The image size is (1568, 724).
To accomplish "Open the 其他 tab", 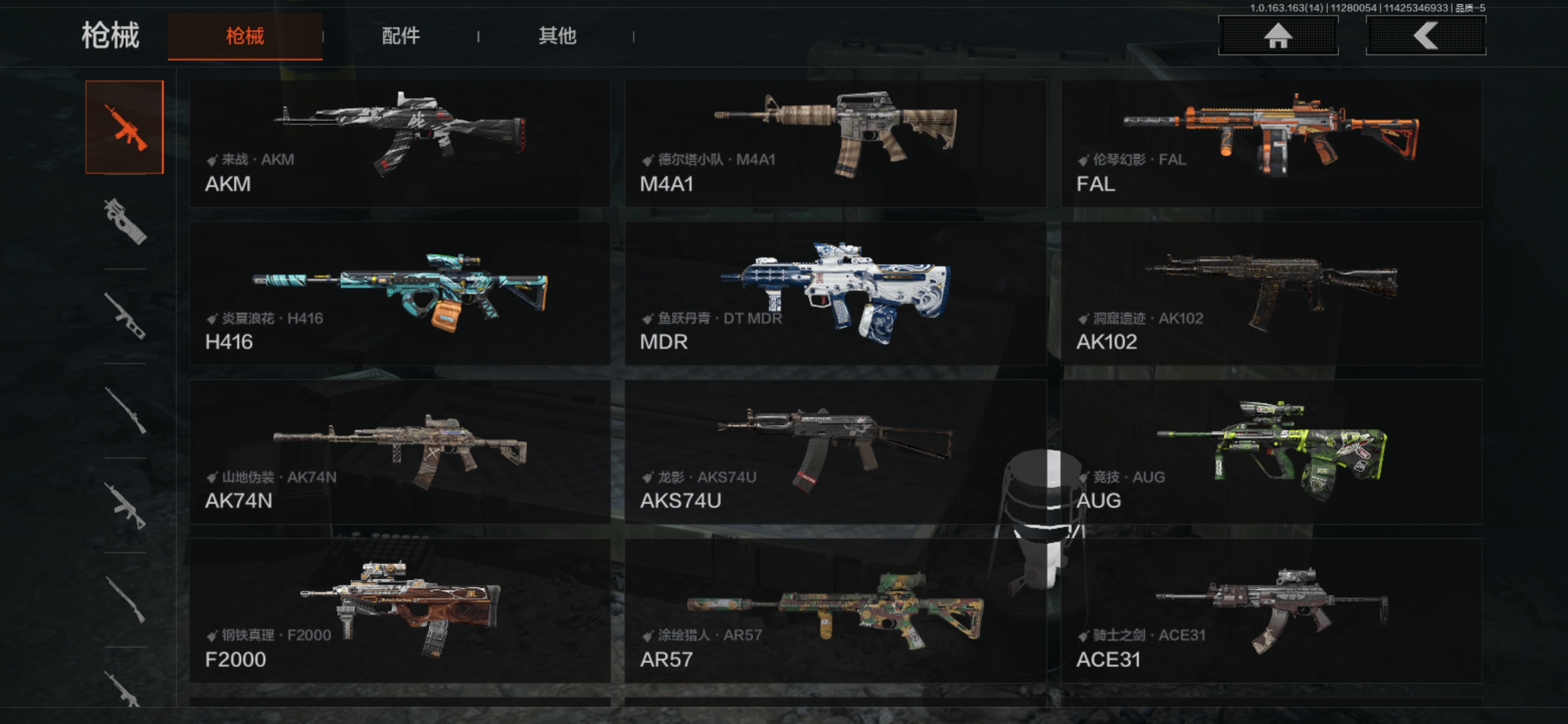I will (557, 36).
